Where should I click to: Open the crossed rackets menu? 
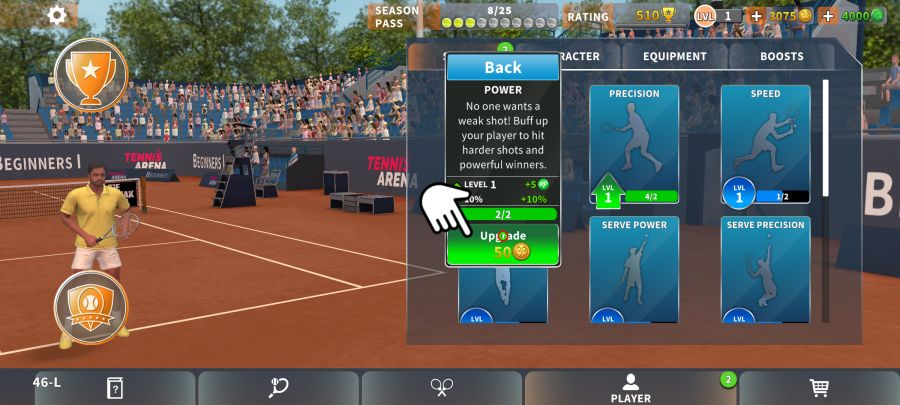click(x=442, y=387)
